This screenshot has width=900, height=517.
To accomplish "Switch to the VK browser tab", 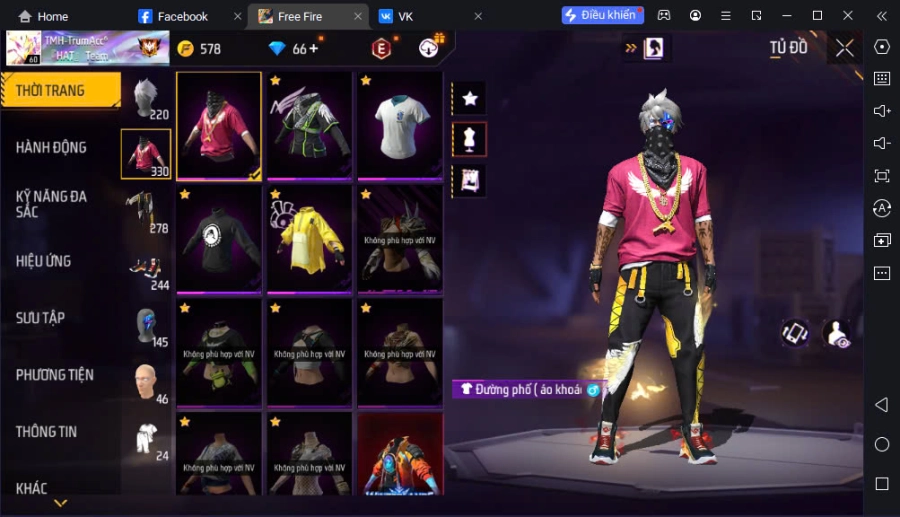I will point(405,16).
